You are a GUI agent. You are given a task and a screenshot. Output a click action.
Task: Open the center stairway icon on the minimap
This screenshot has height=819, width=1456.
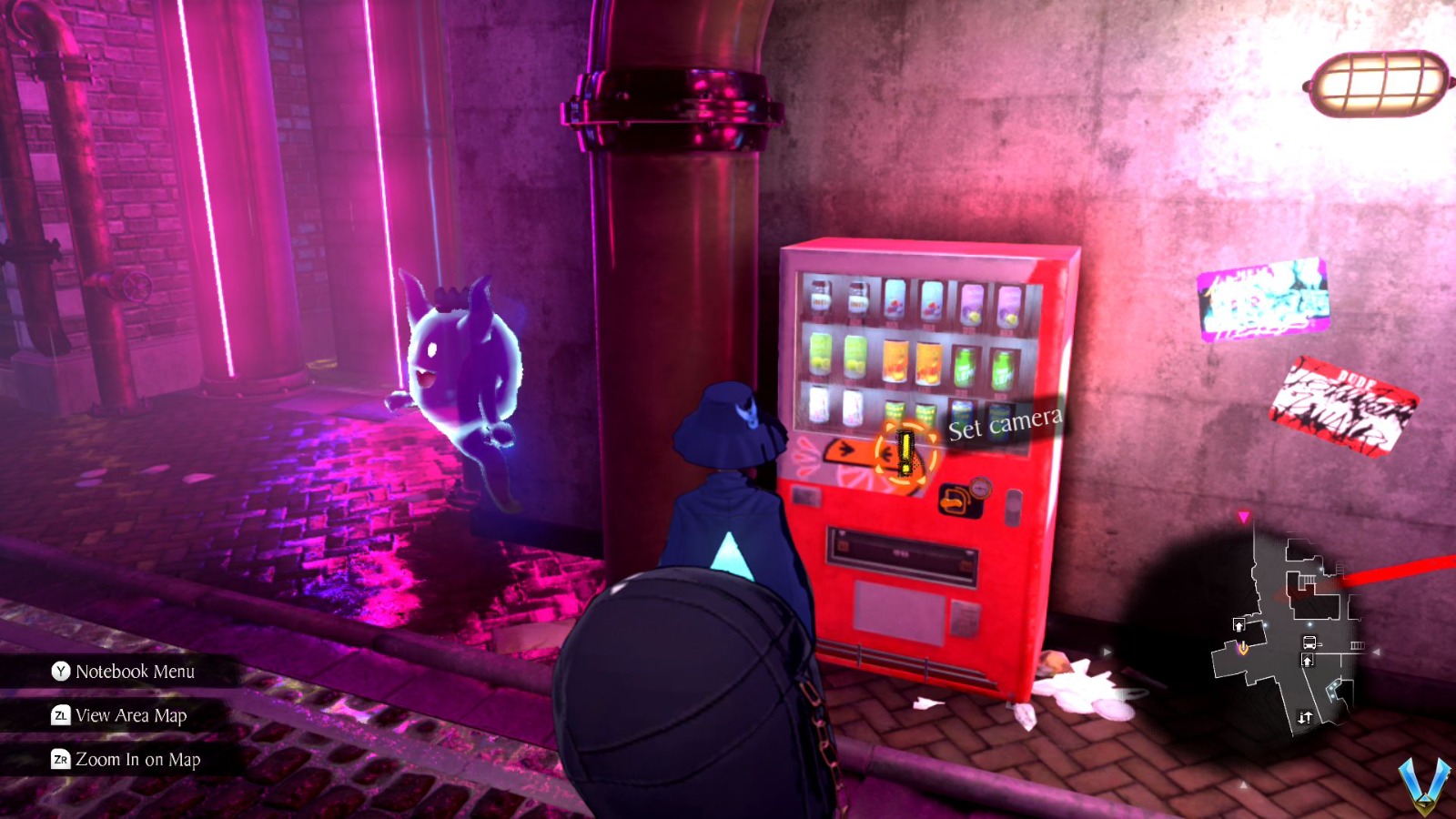pyautogui.click(x=1308, y=660)
